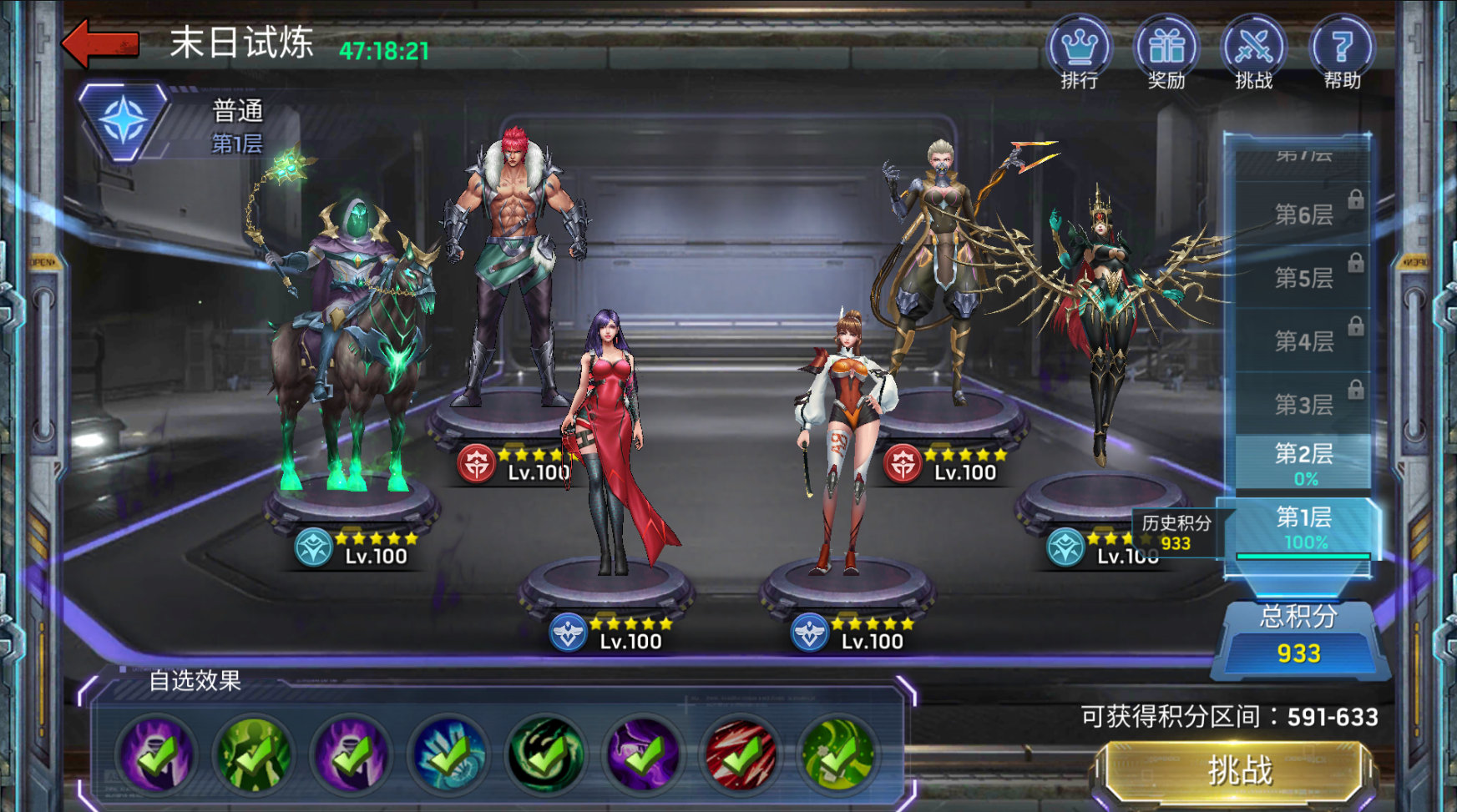
Task: Toggle the blue ice shard effect
Action: [449, 754]
